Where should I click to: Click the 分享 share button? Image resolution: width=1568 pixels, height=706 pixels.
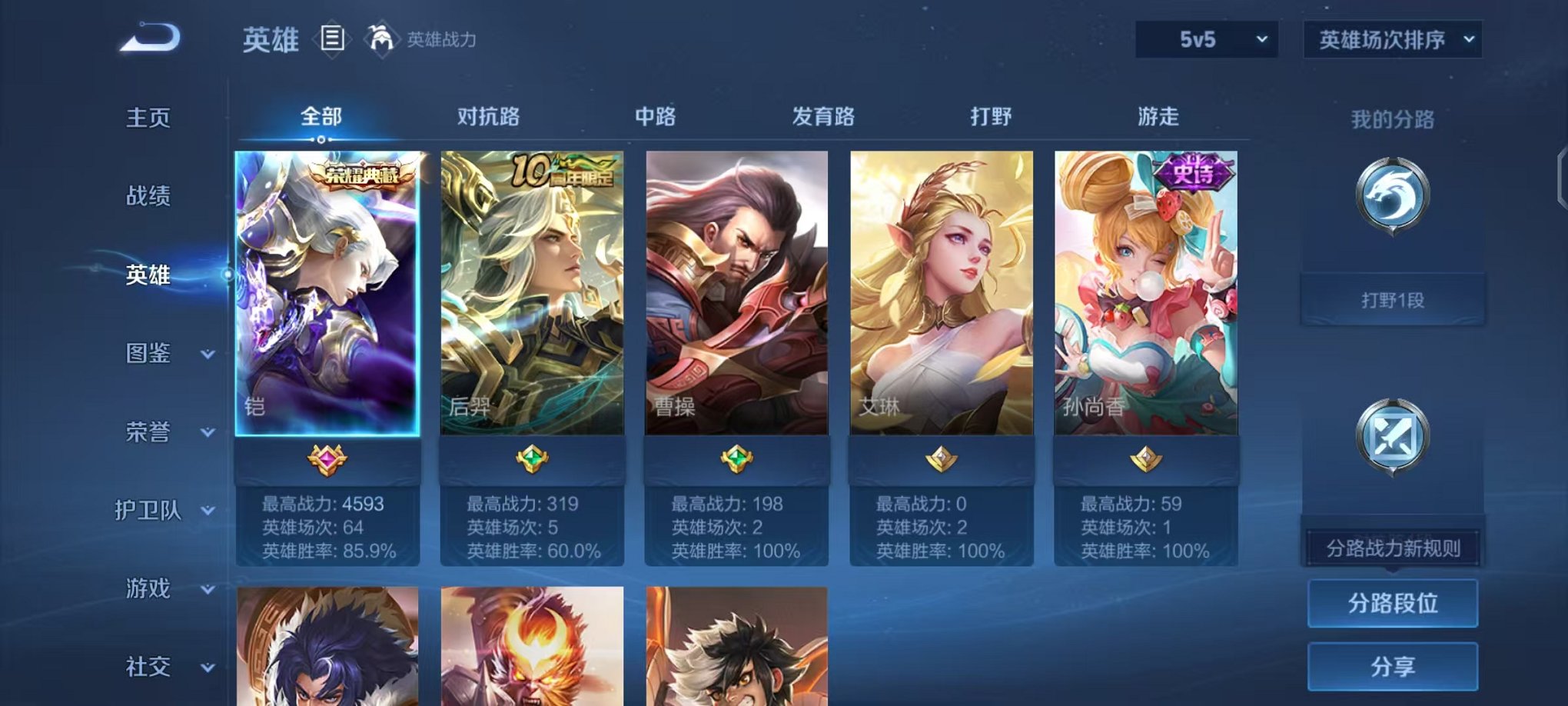(1392, 666)
